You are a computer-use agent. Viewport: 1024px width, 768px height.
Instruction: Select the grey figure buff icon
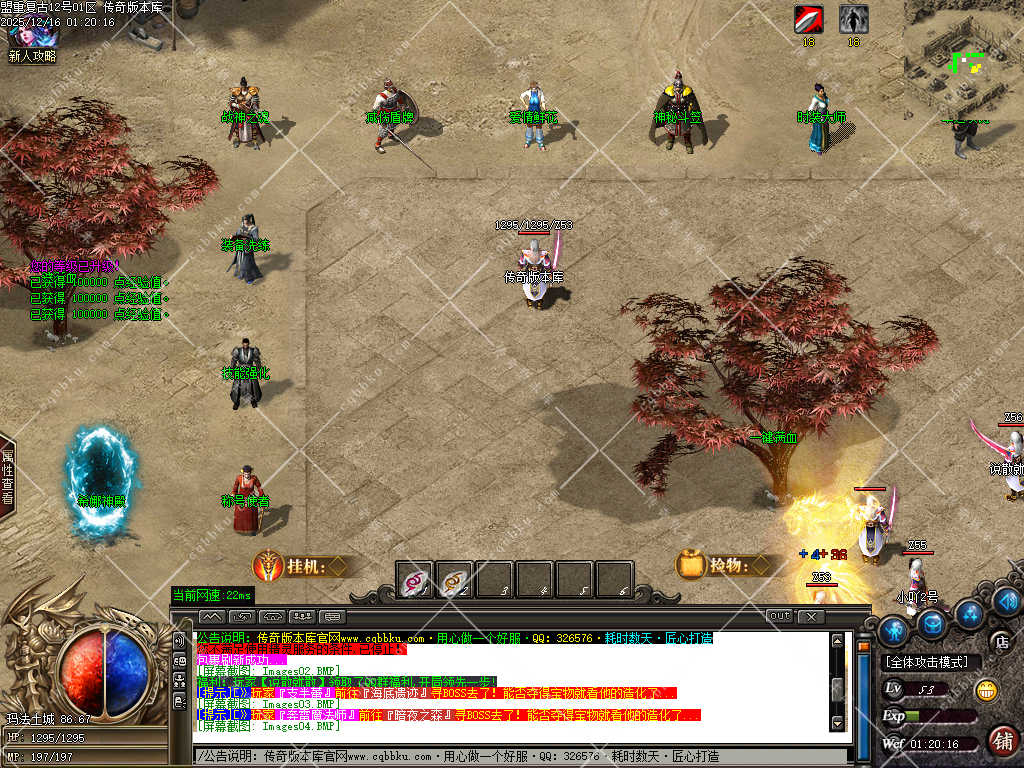853,19
